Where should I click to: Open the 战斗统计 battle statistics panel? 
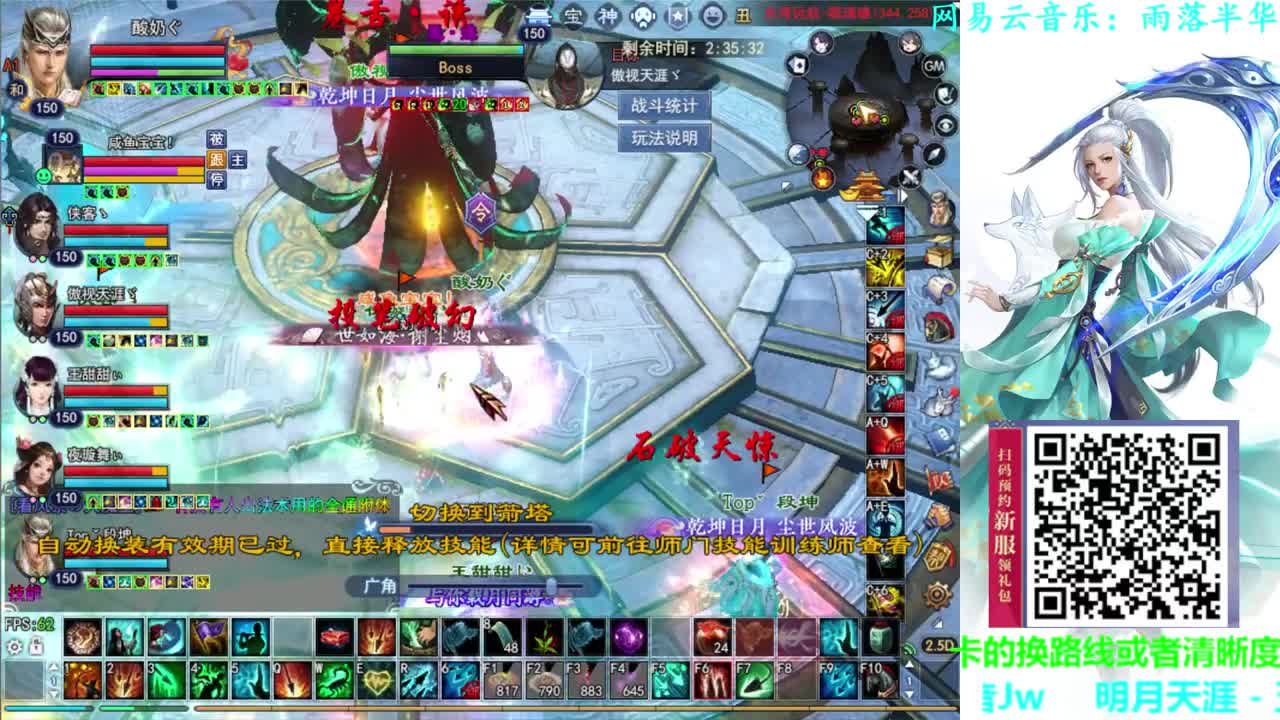[666, 104]
